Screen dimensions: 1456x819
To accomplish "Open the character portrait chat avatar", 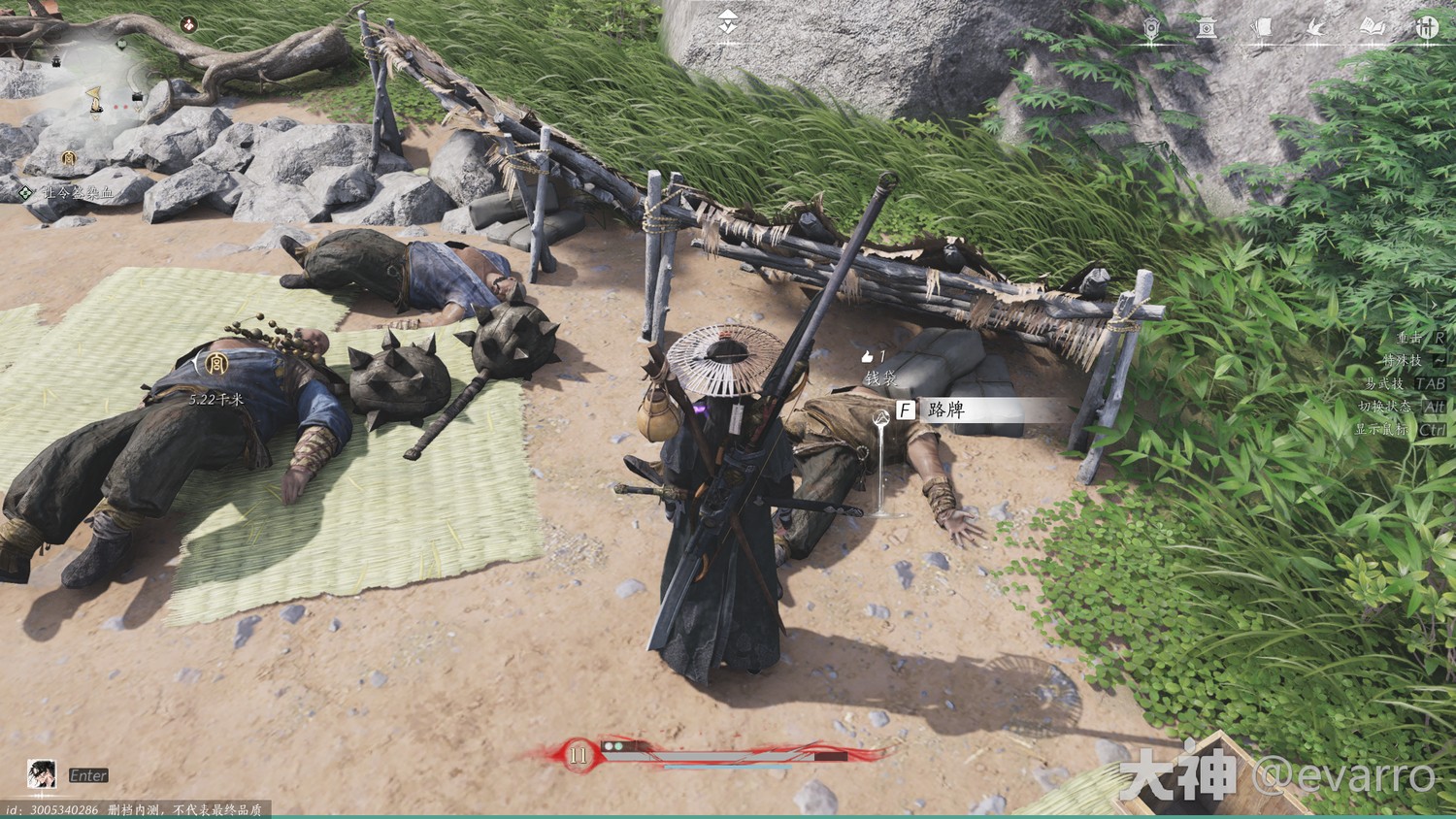I will [41, 774].
